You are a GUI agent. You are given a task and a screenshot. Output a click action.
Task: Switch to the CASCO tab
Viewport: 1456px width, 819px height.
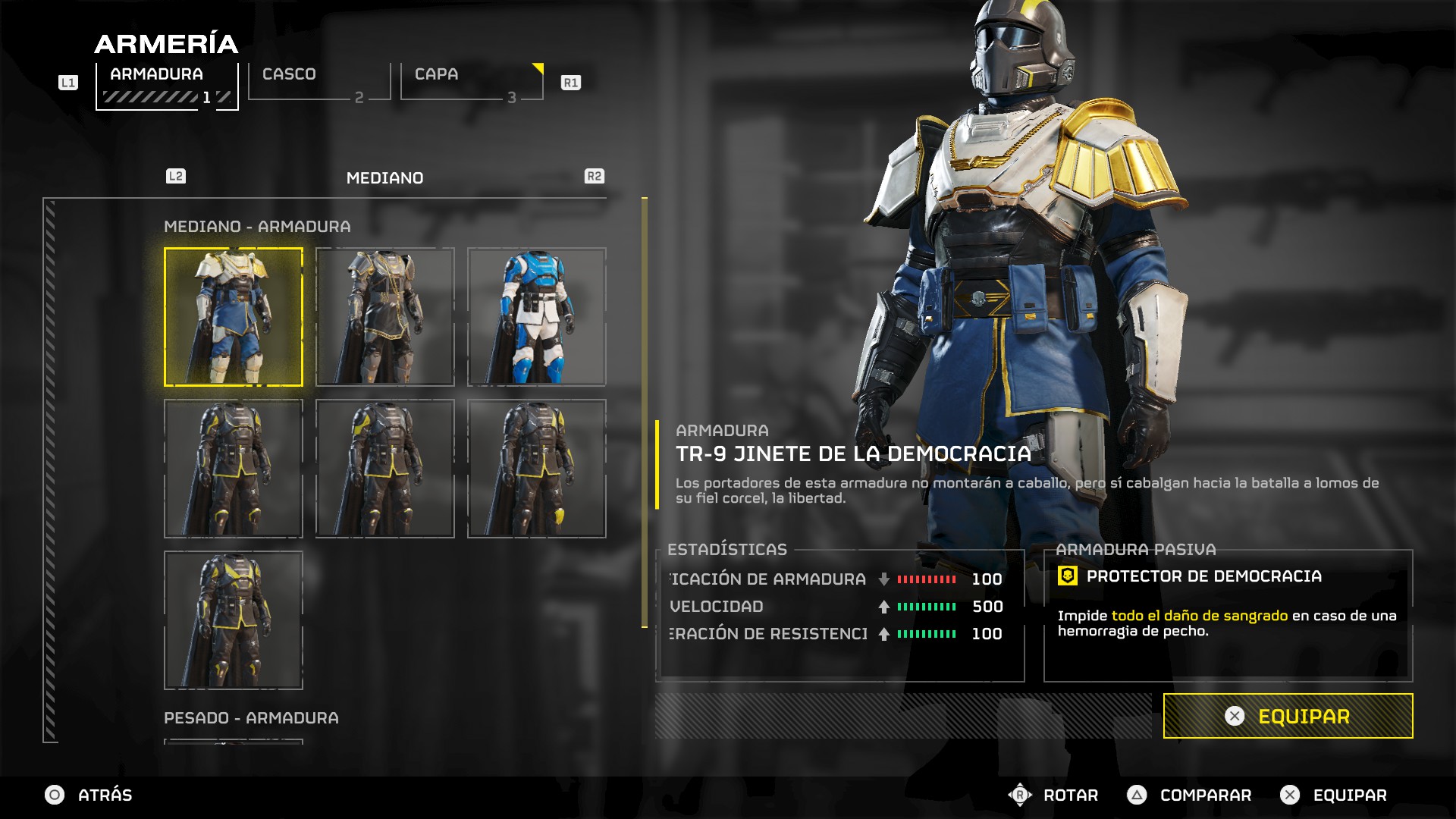[318, 82]
